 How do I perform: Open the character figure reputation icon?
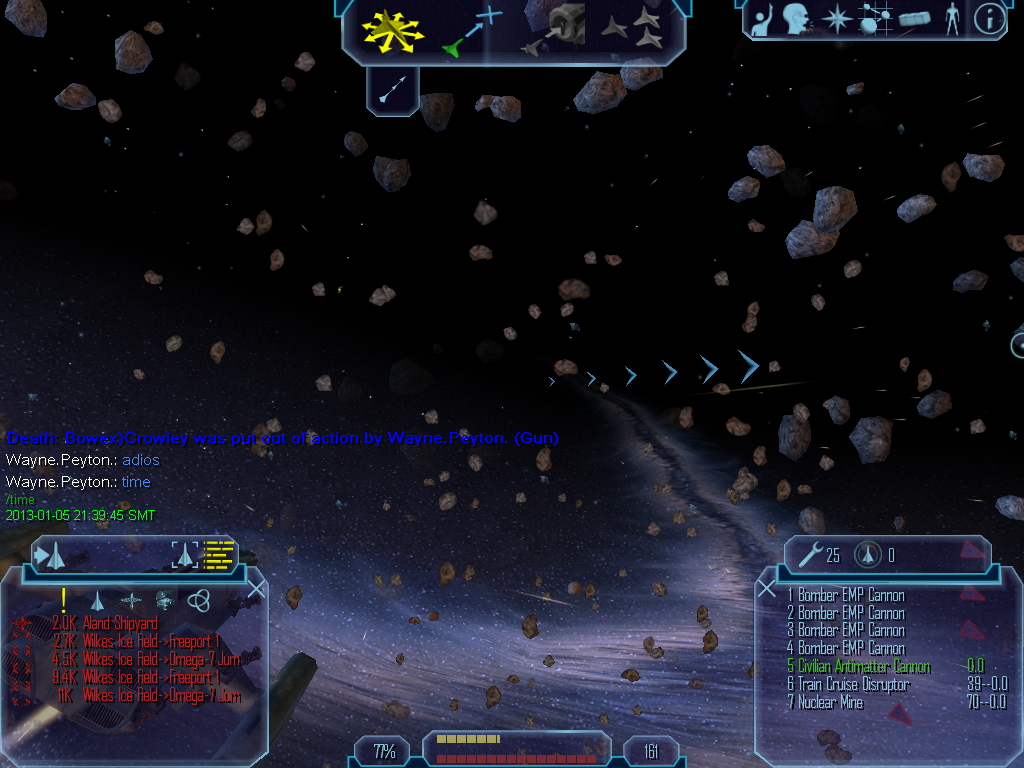click(x=952, y=20)
